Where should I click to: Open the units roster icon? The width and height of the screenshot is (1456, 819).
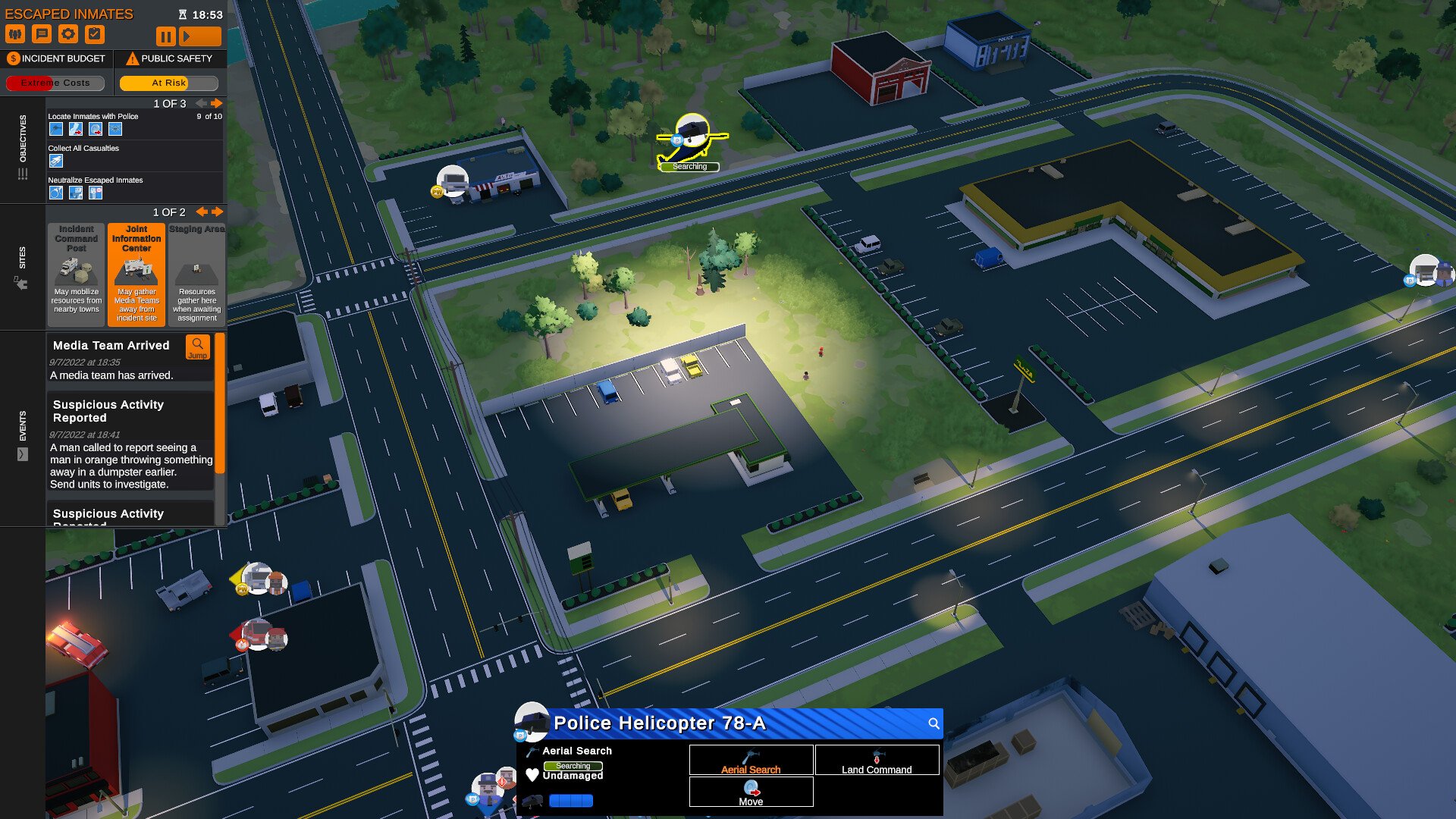(15, 34)
